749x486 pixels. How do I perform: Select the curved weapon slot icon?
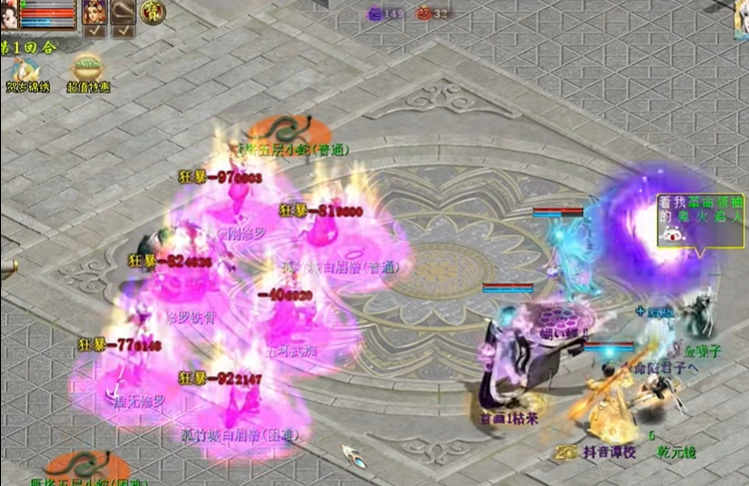(122, 11)
